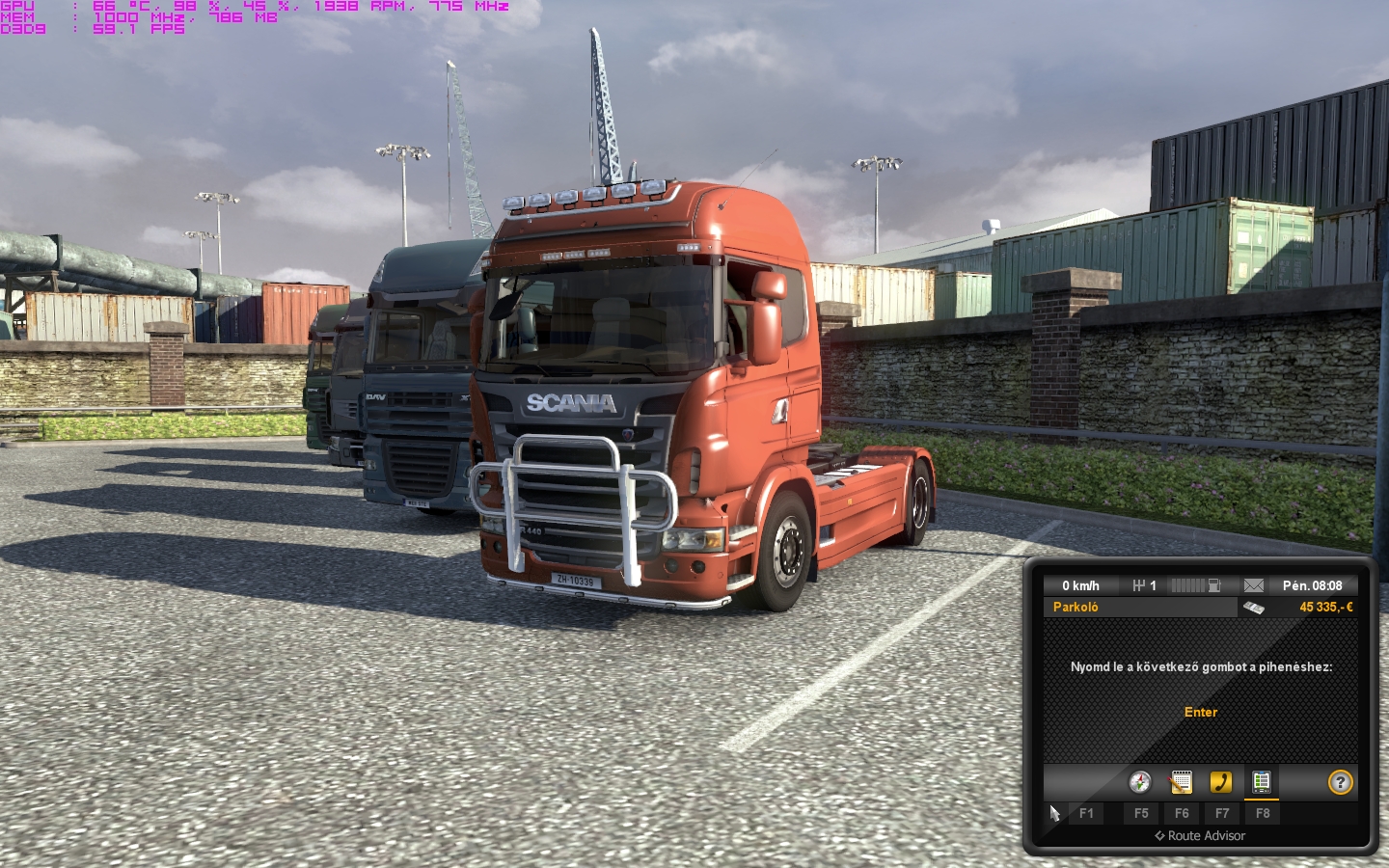Screen dimensions: 1389x868
Task: Open the question mark help button
Action: pos(1340,782)
